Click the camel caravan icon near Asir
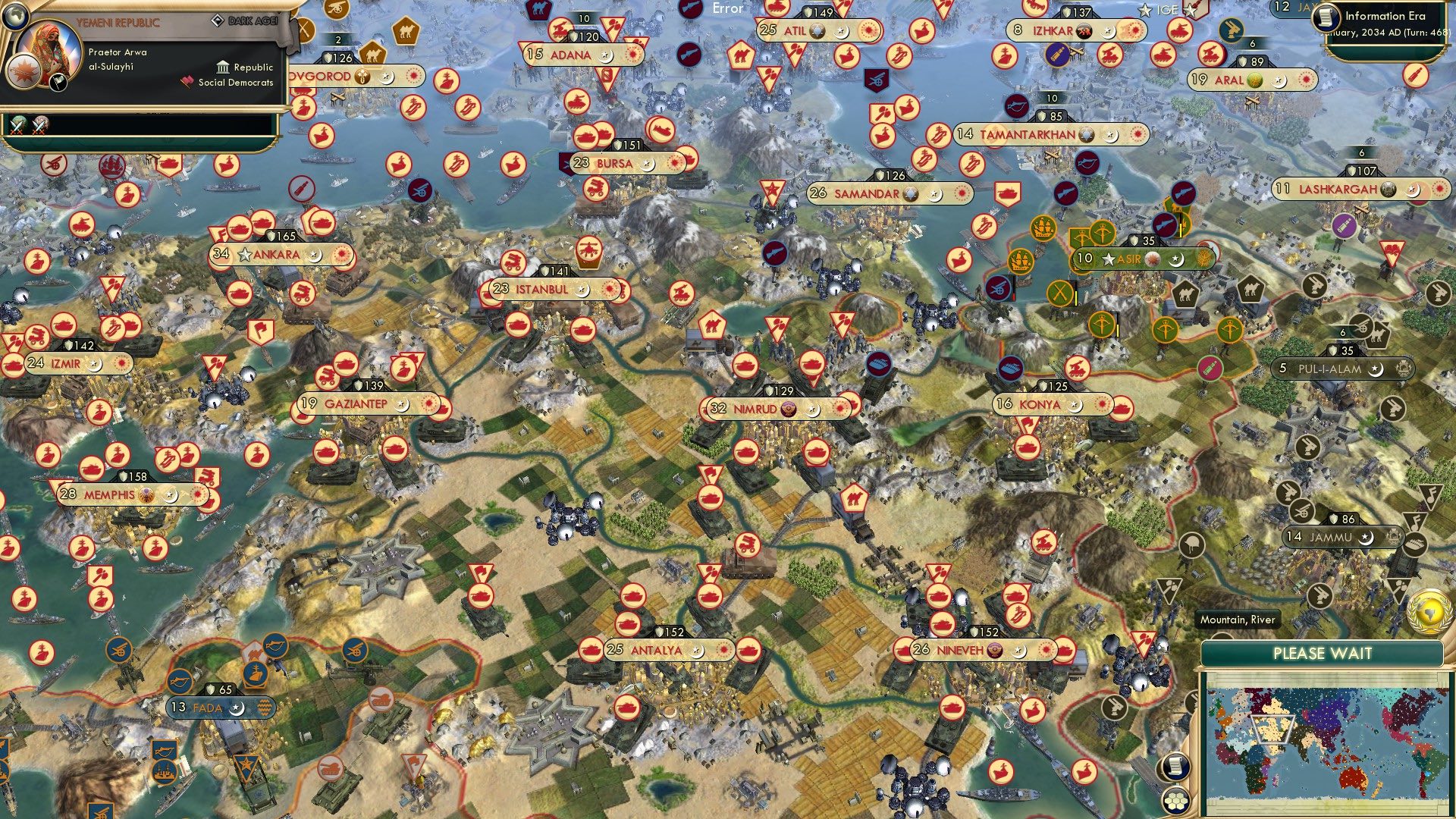Viewport: 1456px width, 819px height. 1186,294
